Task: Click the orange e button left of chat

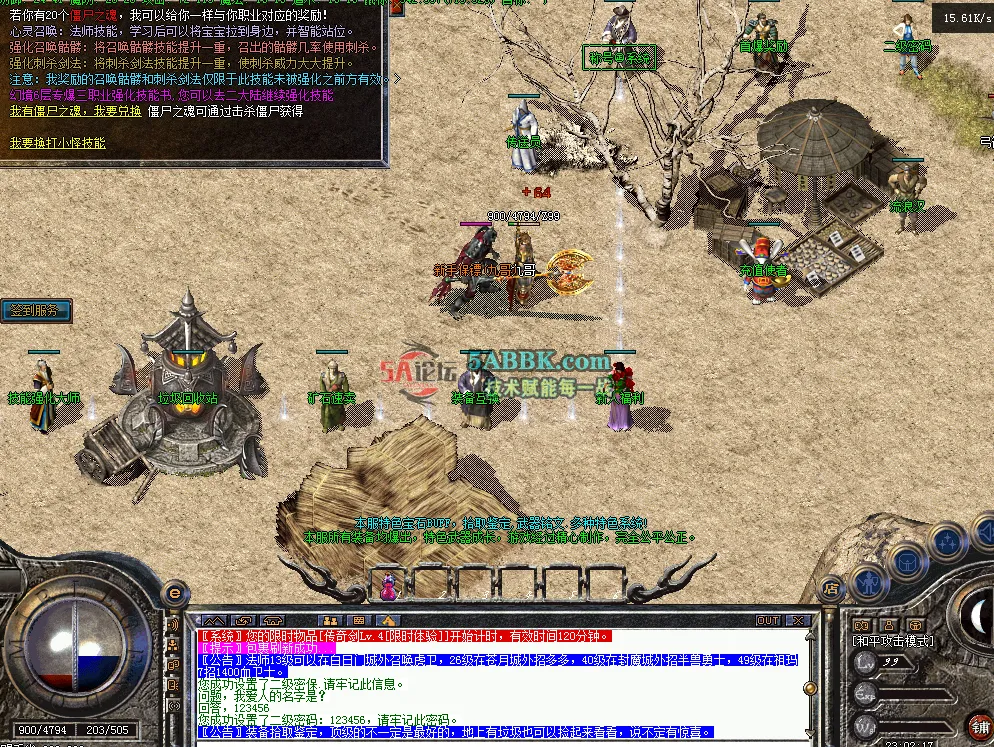Action: [175, 594]
